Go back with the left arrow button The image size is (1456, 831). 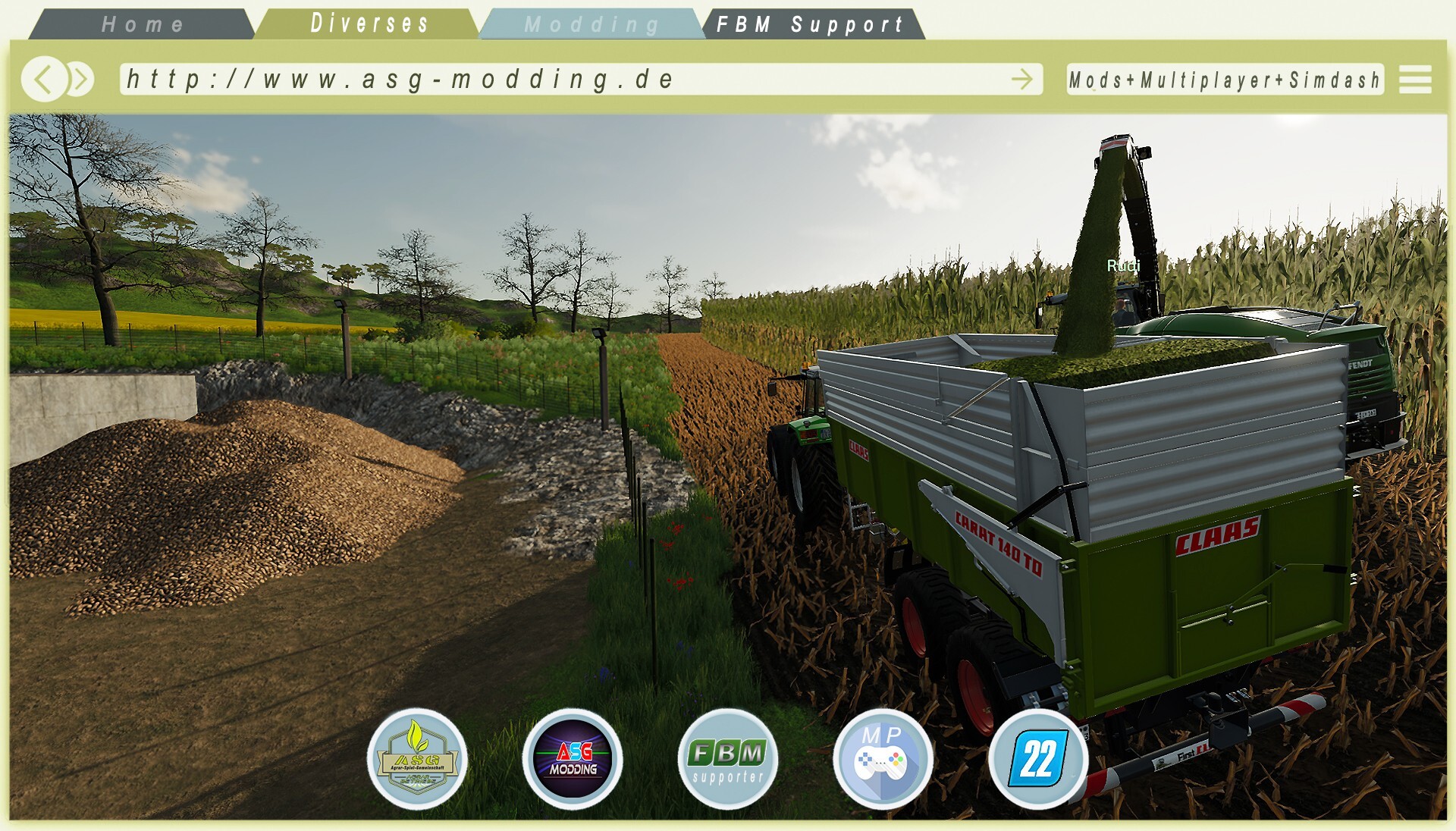[44, 79]
